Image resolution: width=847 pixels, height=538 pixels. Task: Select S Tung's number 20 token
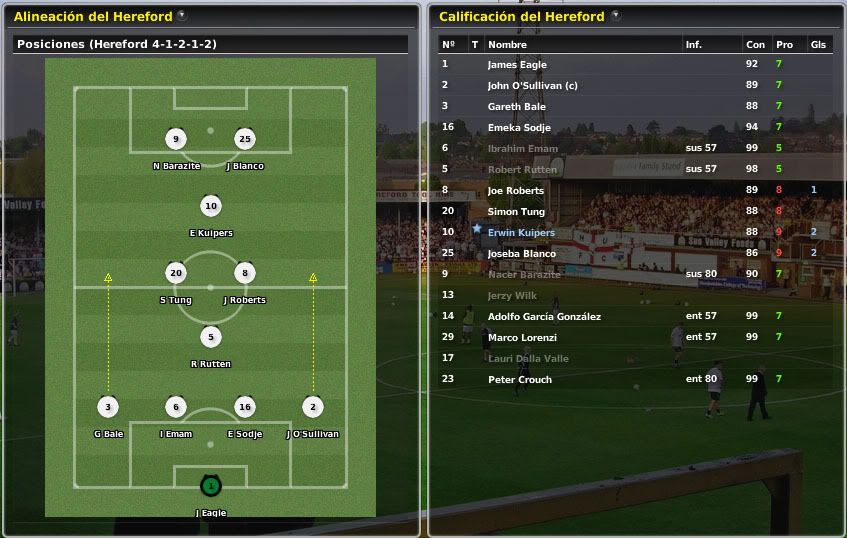(176, 273)
